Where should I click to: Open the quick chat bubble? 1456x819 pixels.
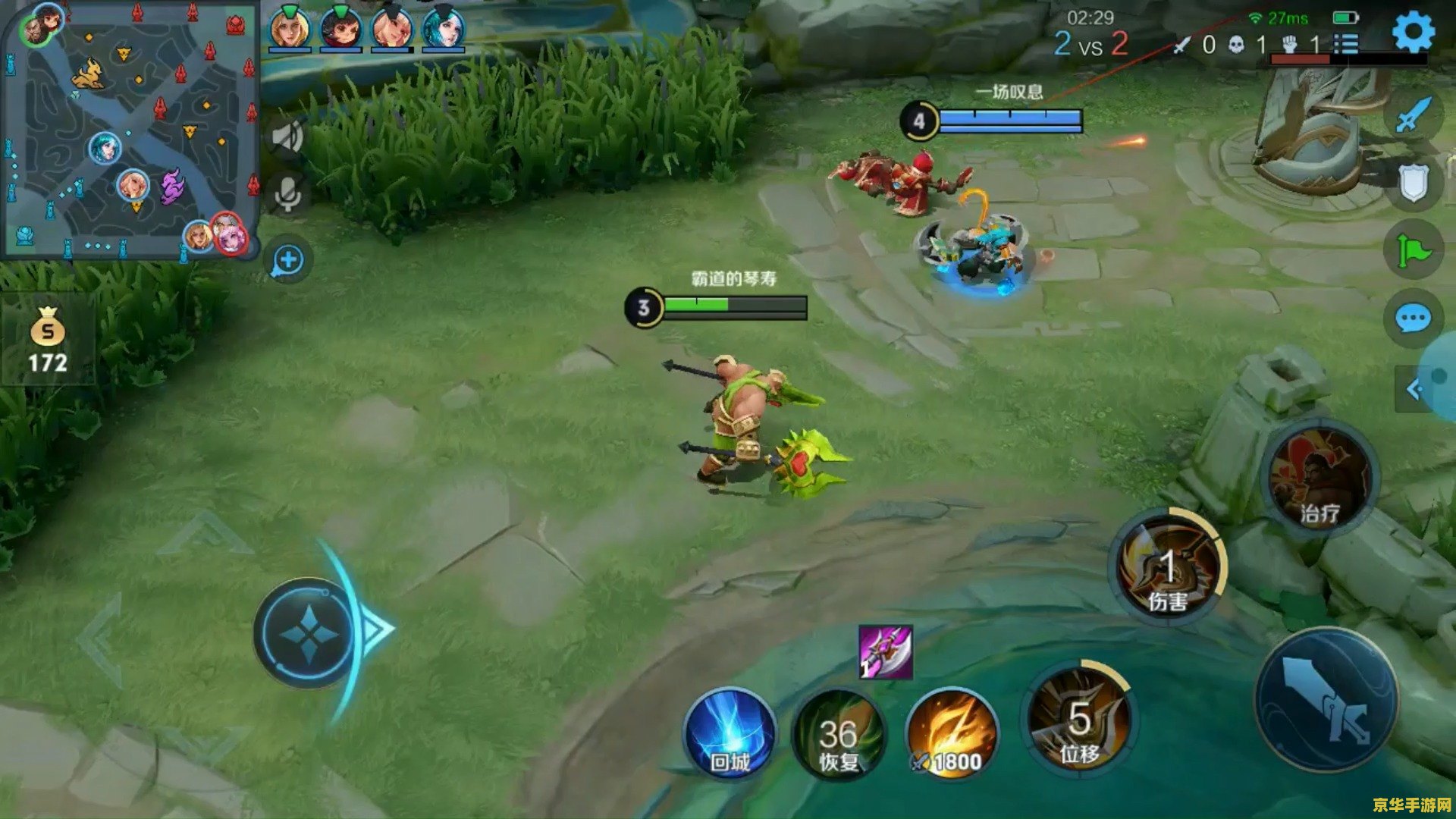[x=1413, y=318]
